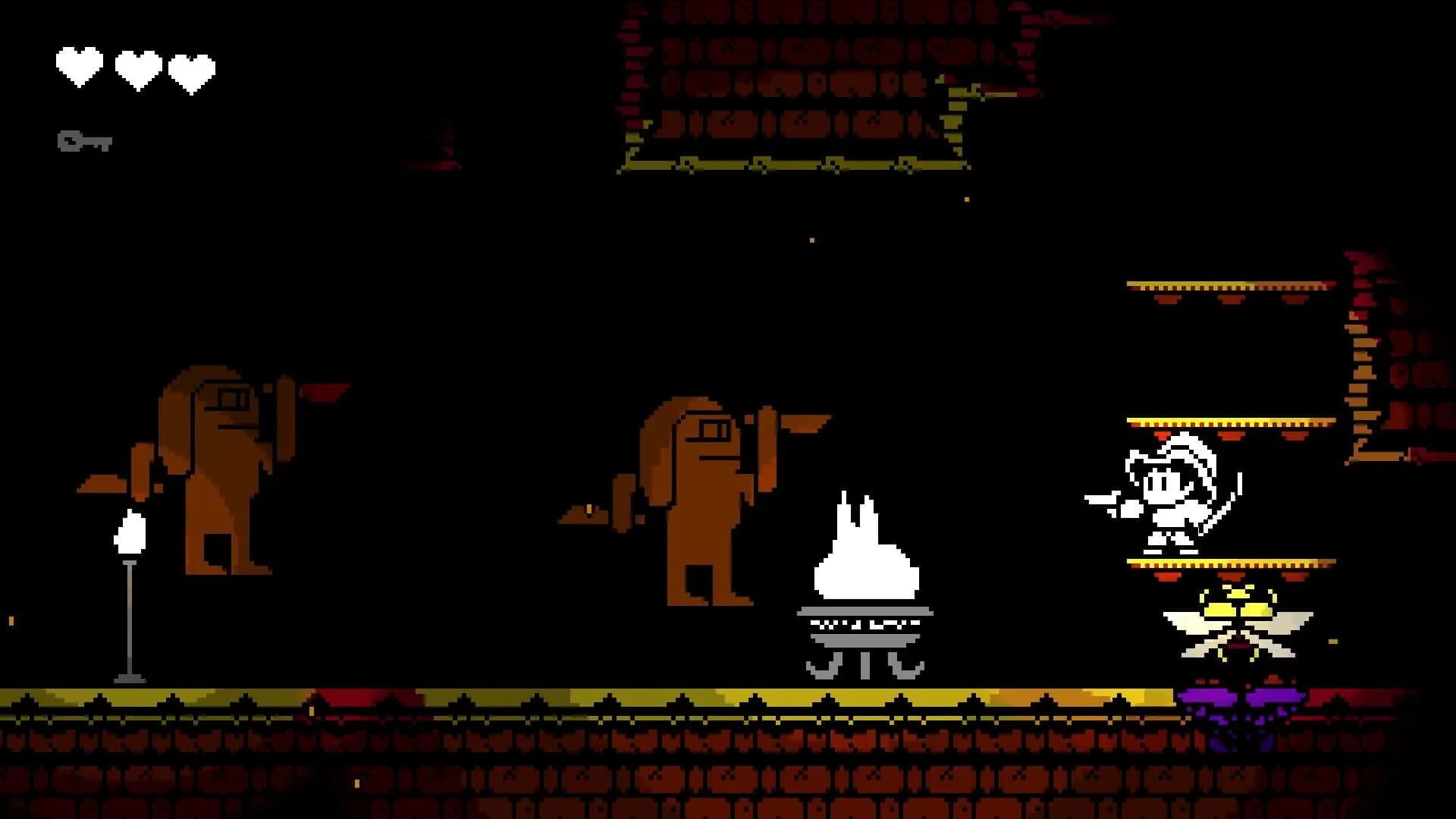Screen dimensions: 1456x819
Task: Click the first heart in the health bar
Action: click(x=78, y=65)
